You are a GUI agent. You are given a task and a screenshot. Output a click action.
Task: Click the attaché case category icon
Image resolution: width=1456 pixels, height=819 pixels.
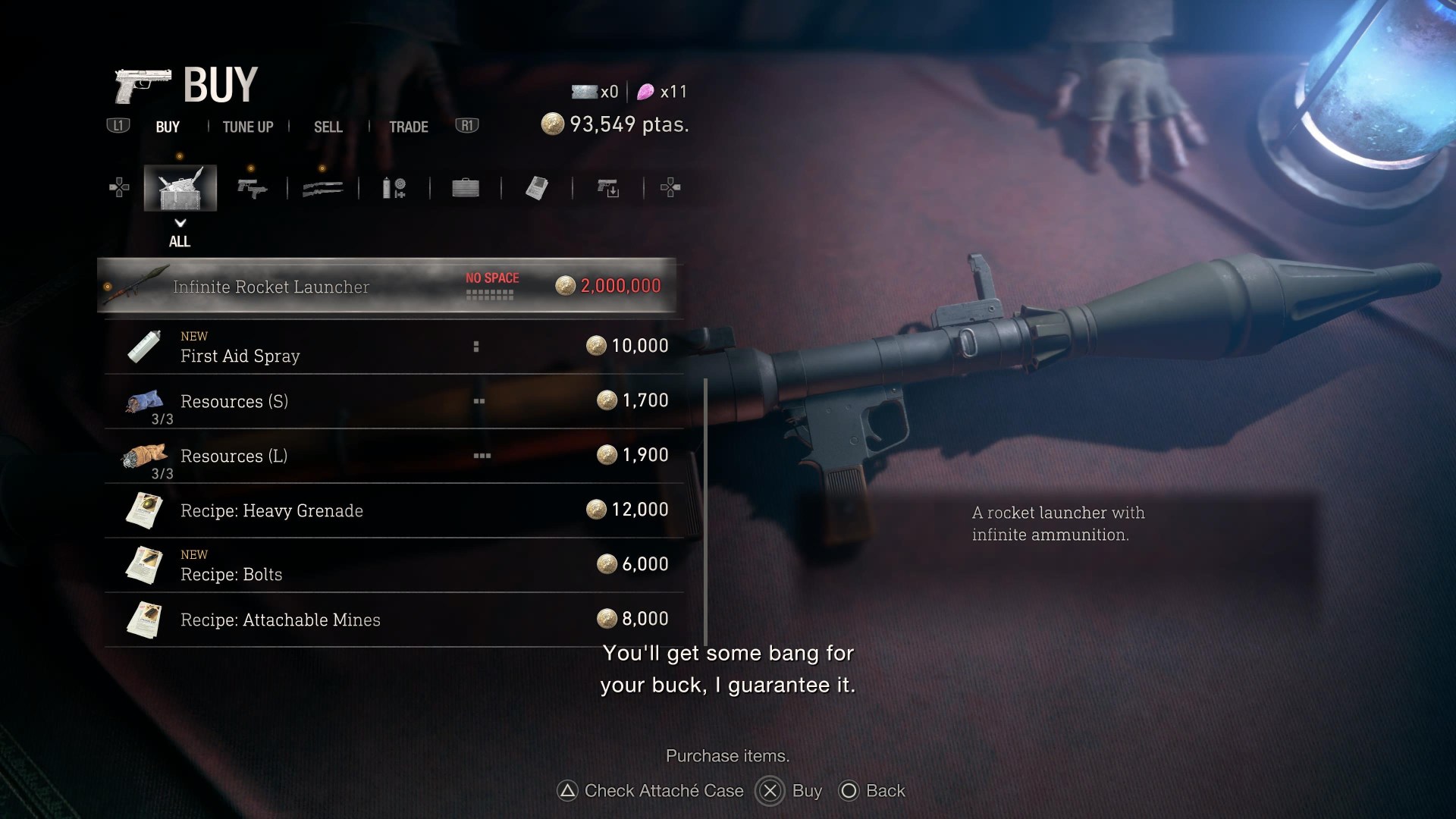(465, 187)
